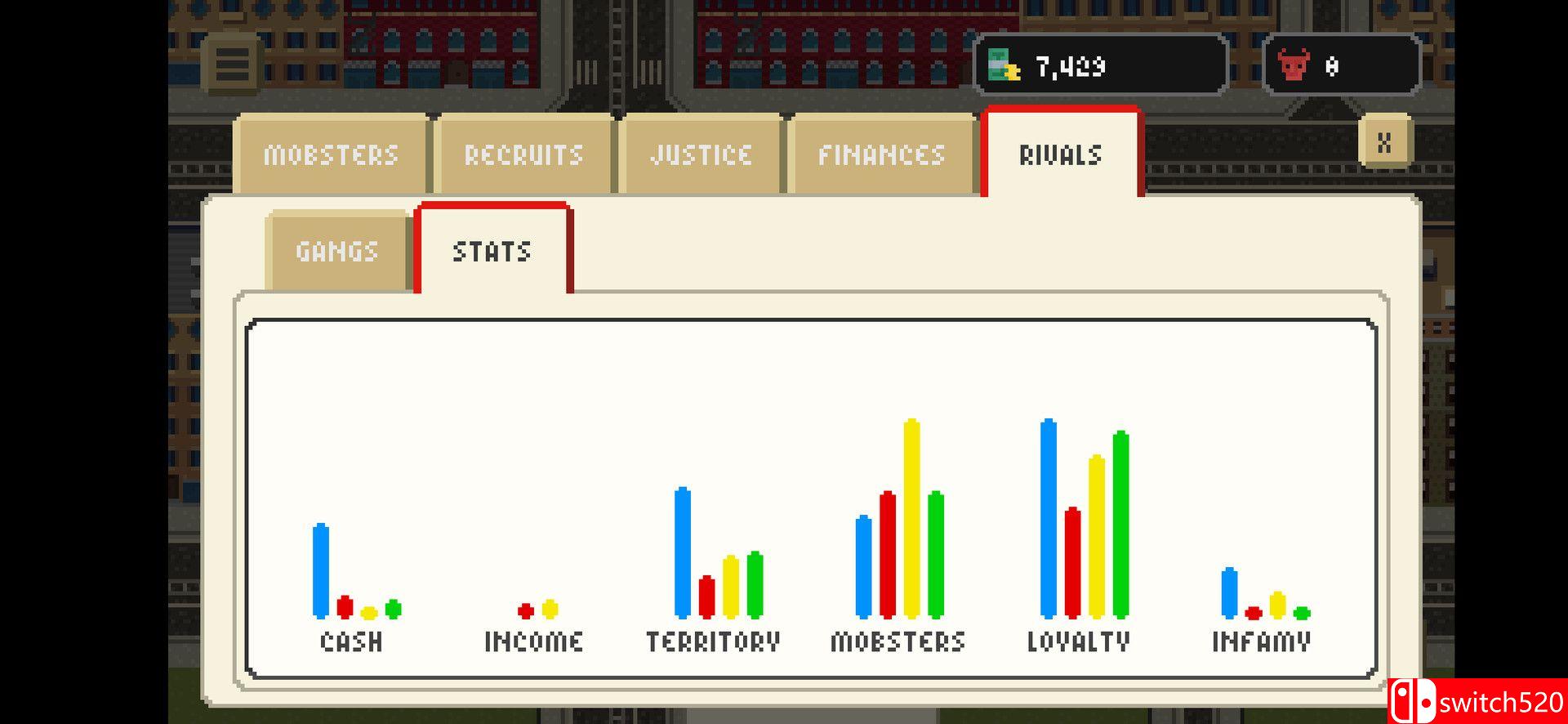View the JUSTICE tab
The height and width of the screenshot is (724, 1568).
point(701,154)
